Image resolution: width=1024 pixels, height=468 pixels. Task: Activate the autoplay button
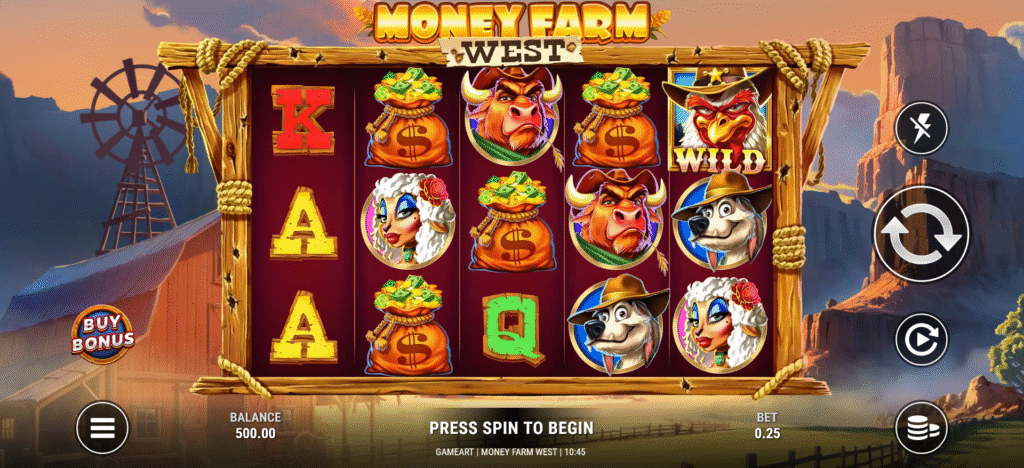921,339
